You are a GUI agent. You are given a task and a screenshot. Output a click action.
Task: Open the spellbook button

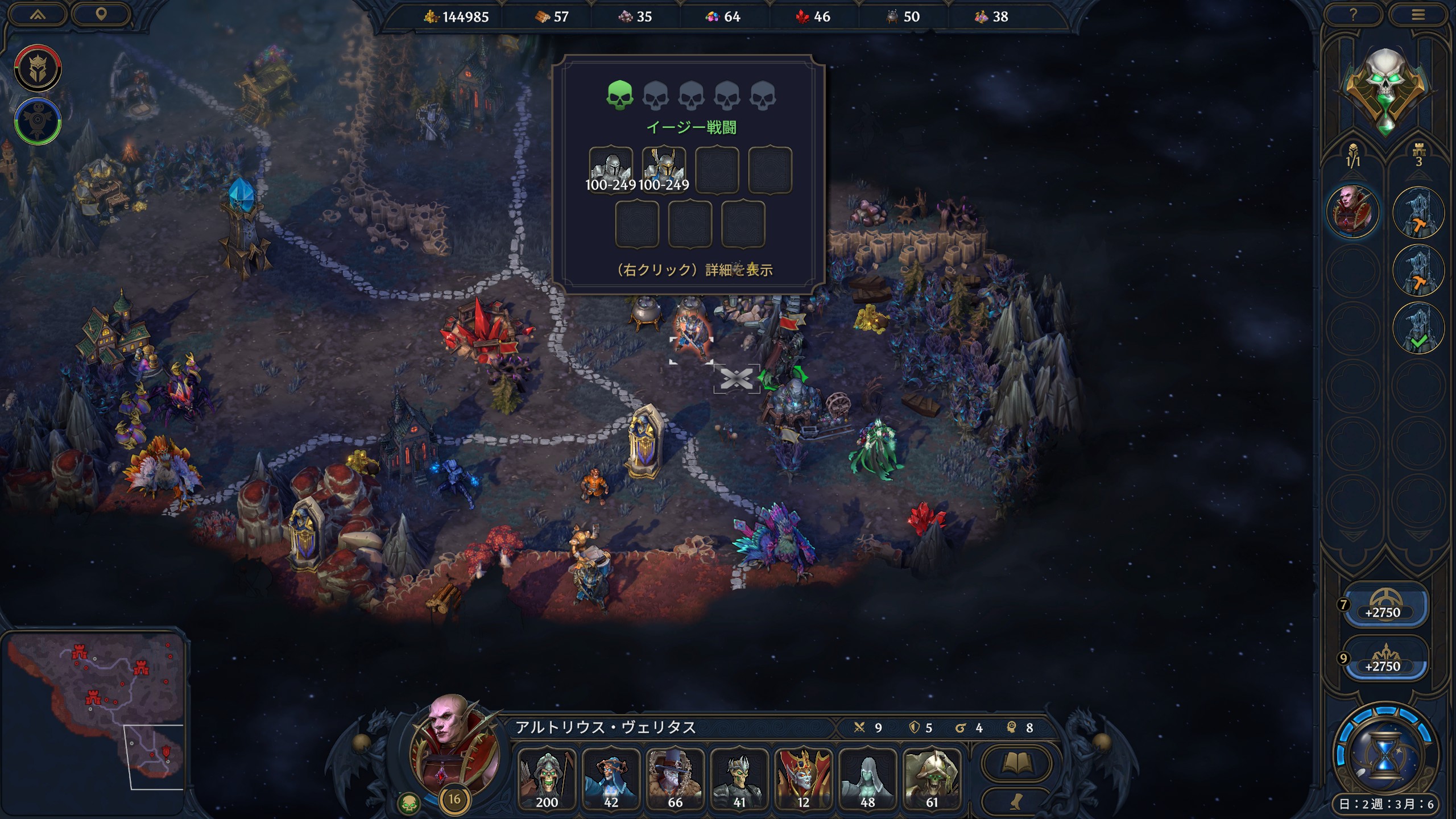[1016, 763]
